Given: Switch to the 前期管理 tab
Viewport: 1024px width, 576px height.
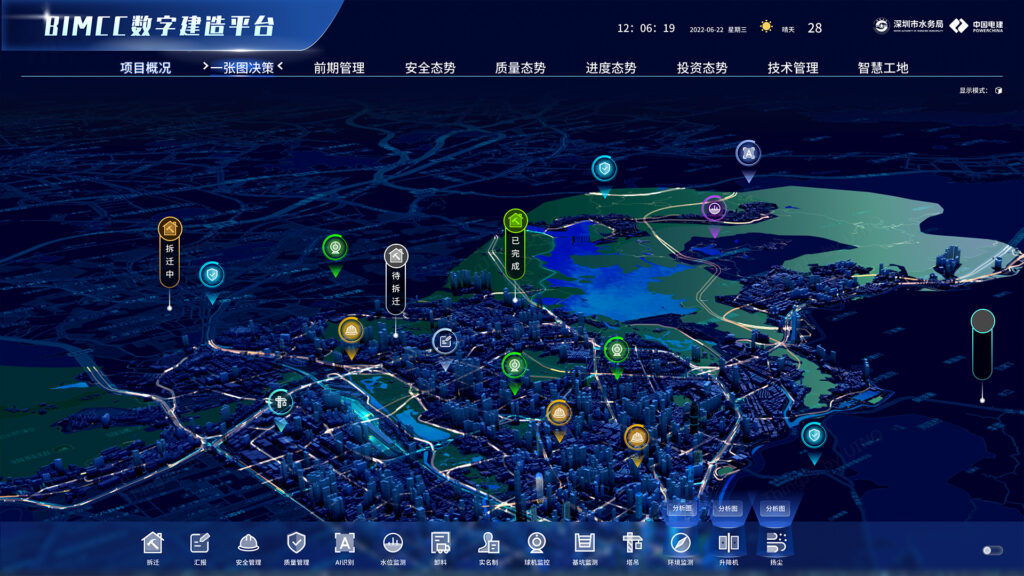Looking at the screenshot, I should click(339, 68).
